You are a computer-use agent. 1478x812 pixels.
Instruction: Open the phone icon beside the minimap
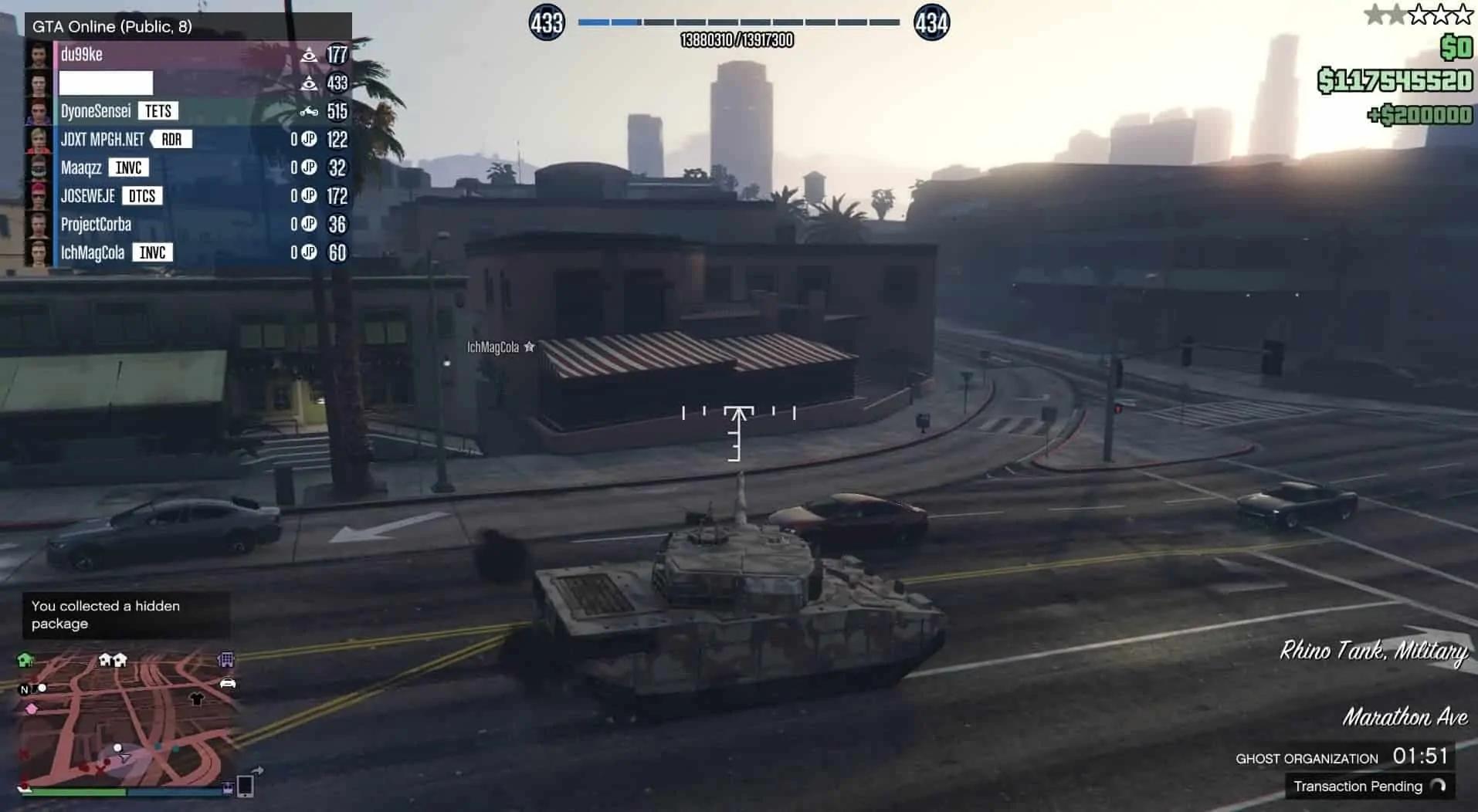click(246, 786)
